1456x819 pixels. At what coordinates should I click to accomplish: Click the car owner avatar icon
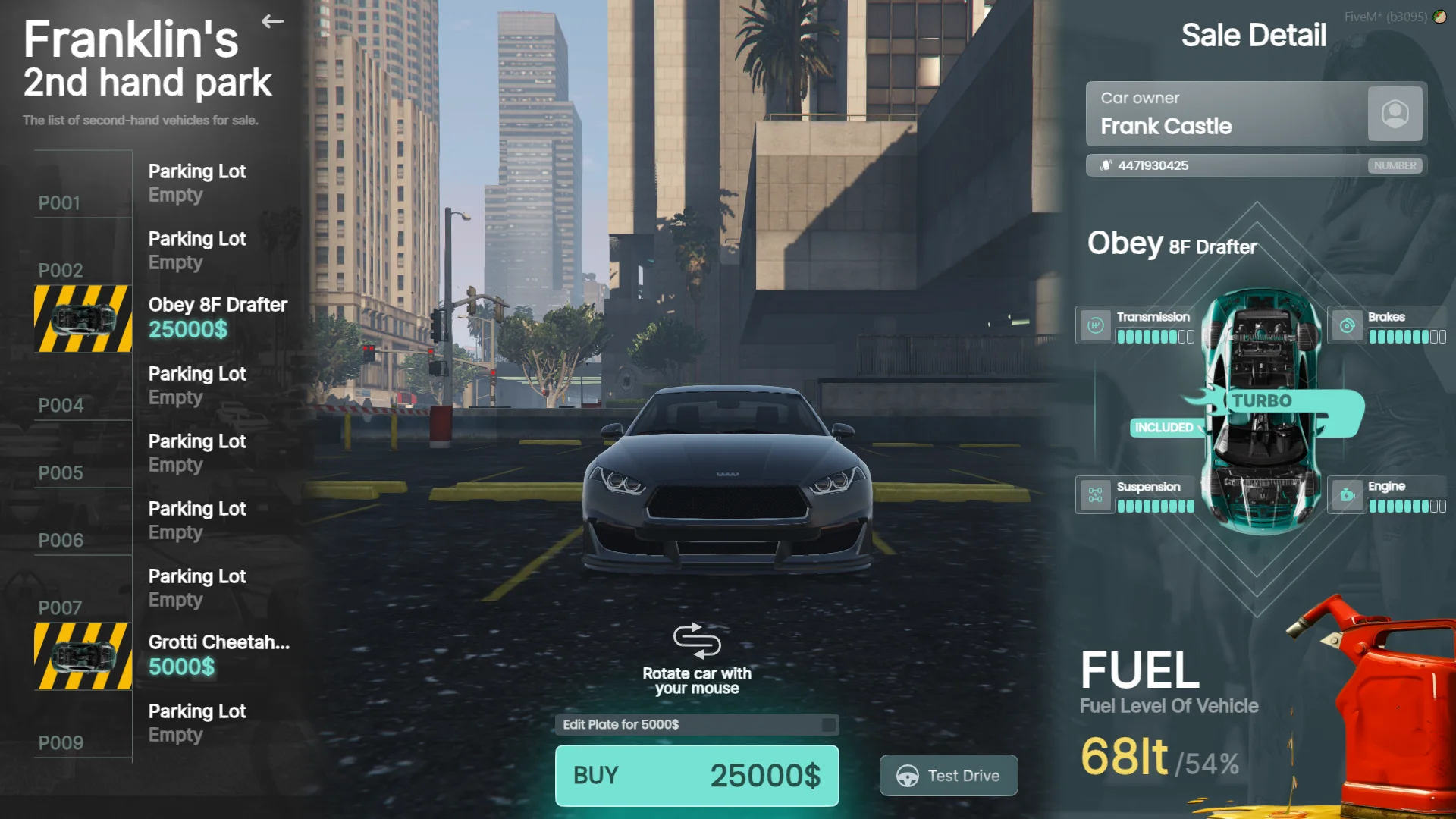point(1395,114)
